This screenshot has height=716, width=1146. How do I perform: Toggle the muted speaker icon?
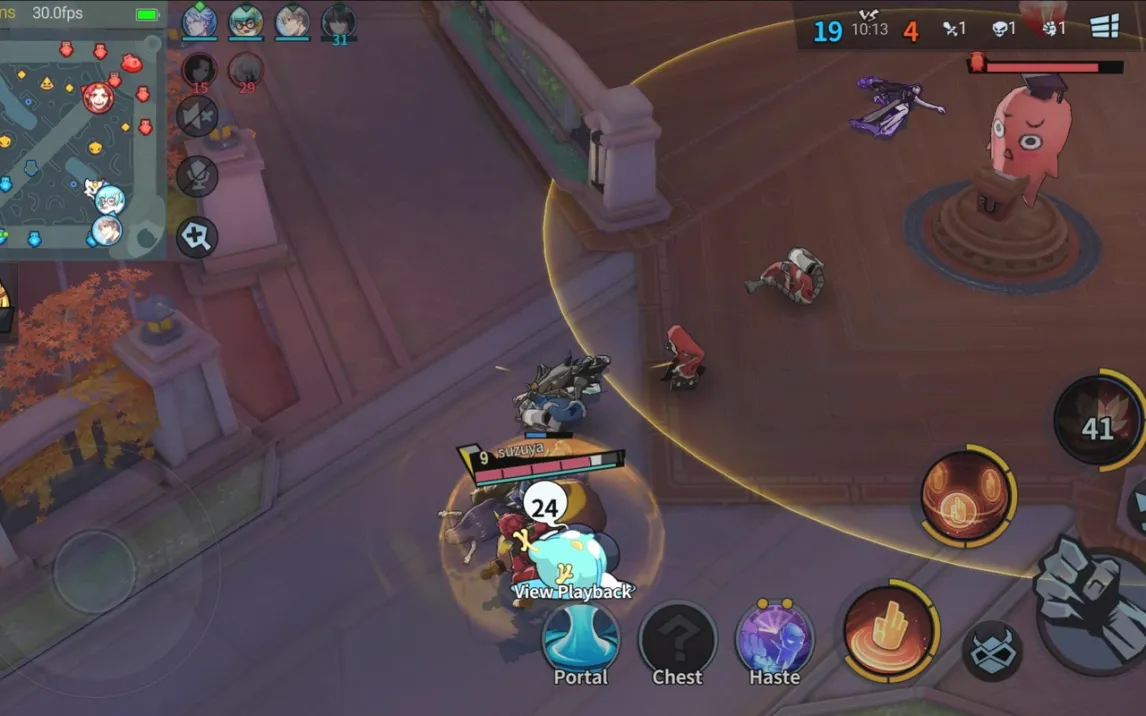198,116
